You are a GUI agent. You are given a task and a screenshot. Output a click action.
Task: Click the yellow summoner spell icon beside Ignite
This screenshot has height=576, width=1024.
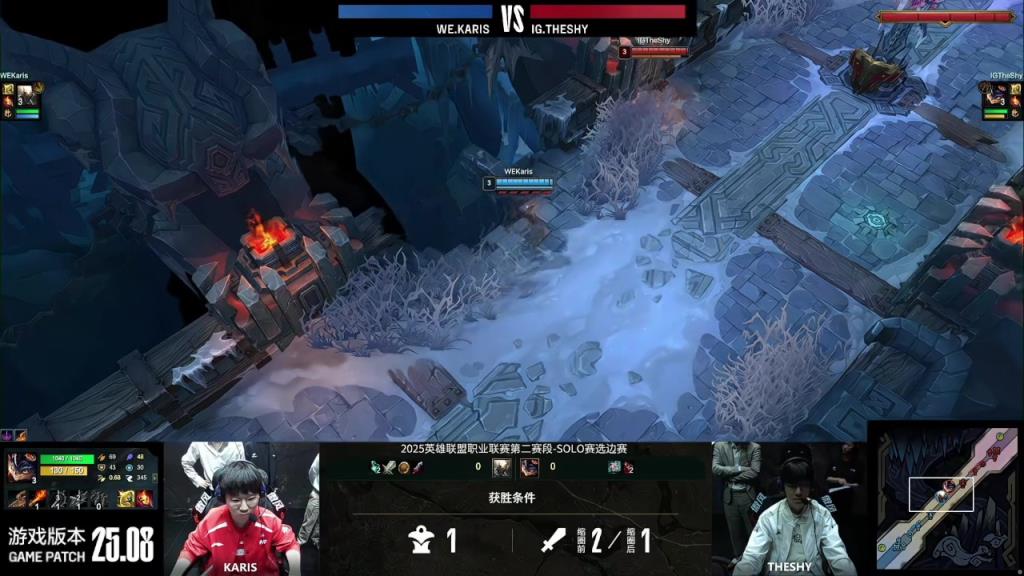point(126,497)
